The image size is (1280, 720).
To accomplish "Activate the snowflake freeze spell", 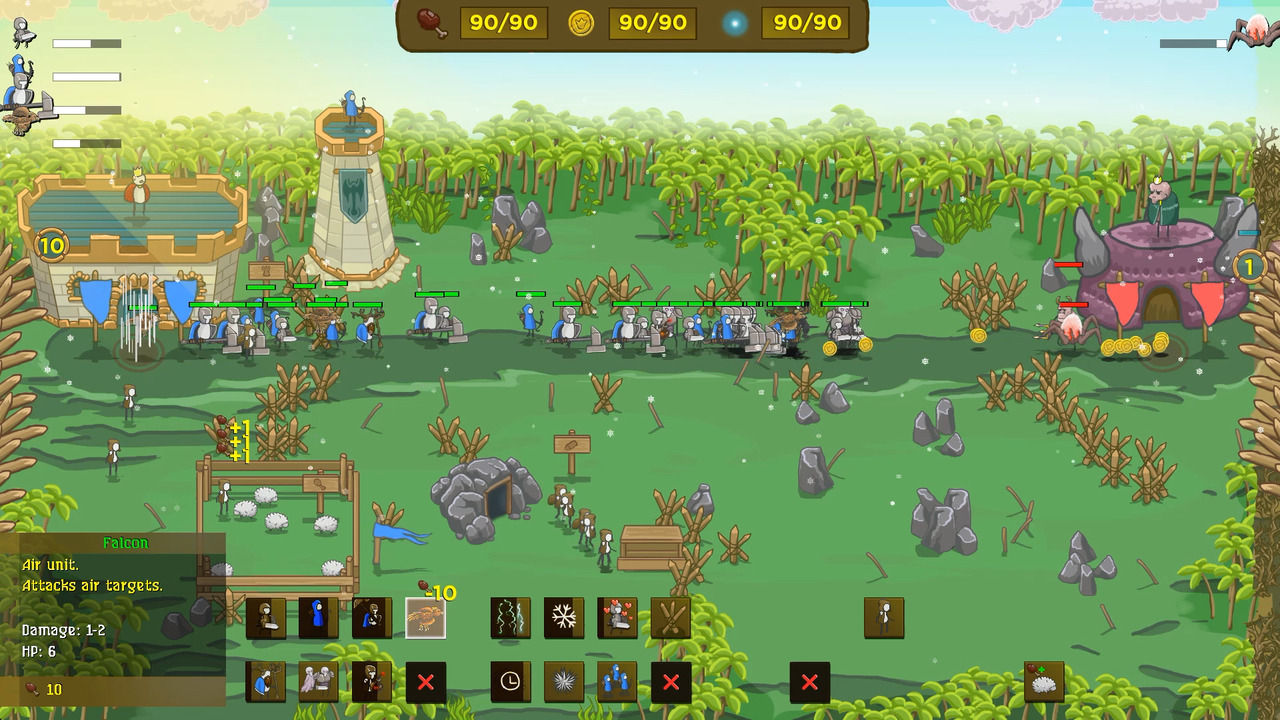I will (x=563, y=618).
